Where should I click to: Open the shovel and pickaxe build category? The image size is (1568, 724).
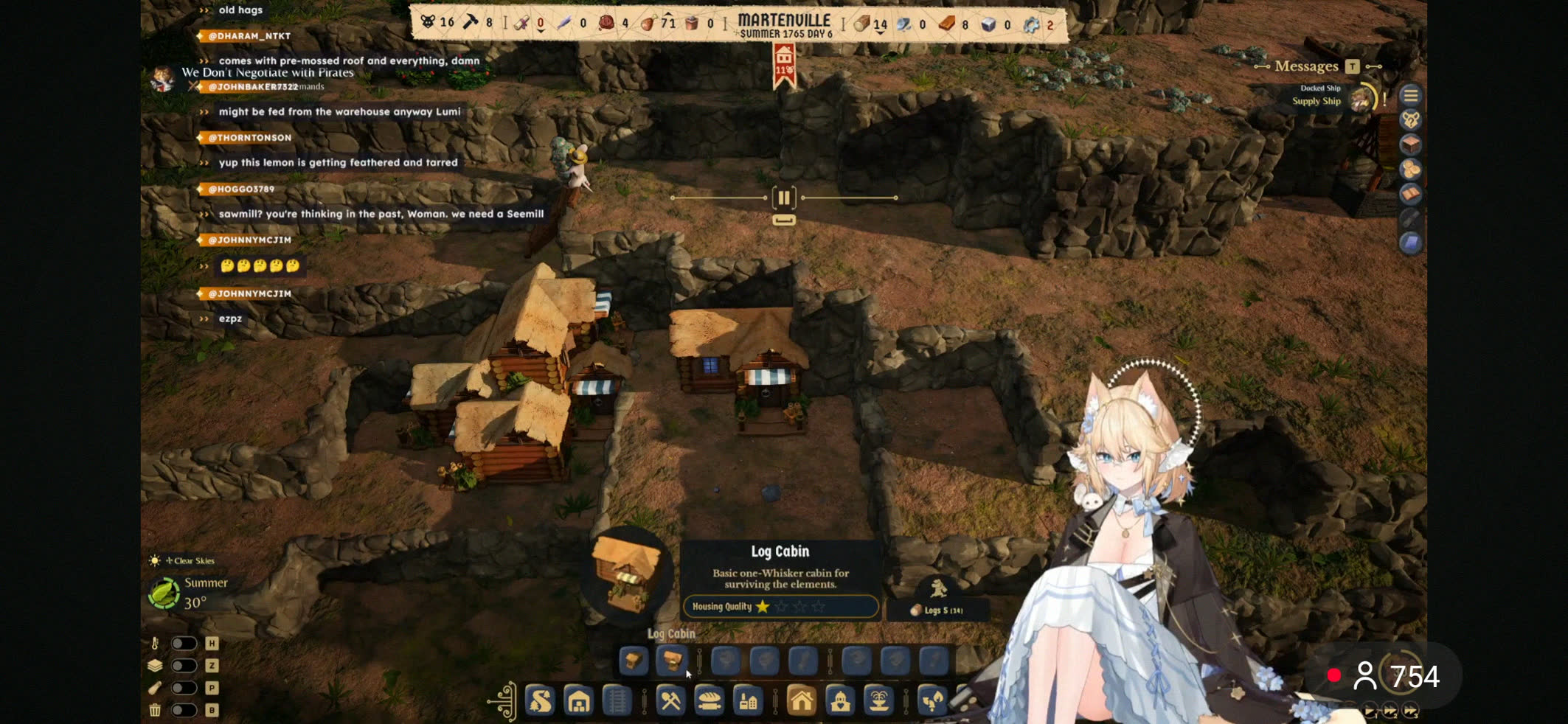pos(670,700)
